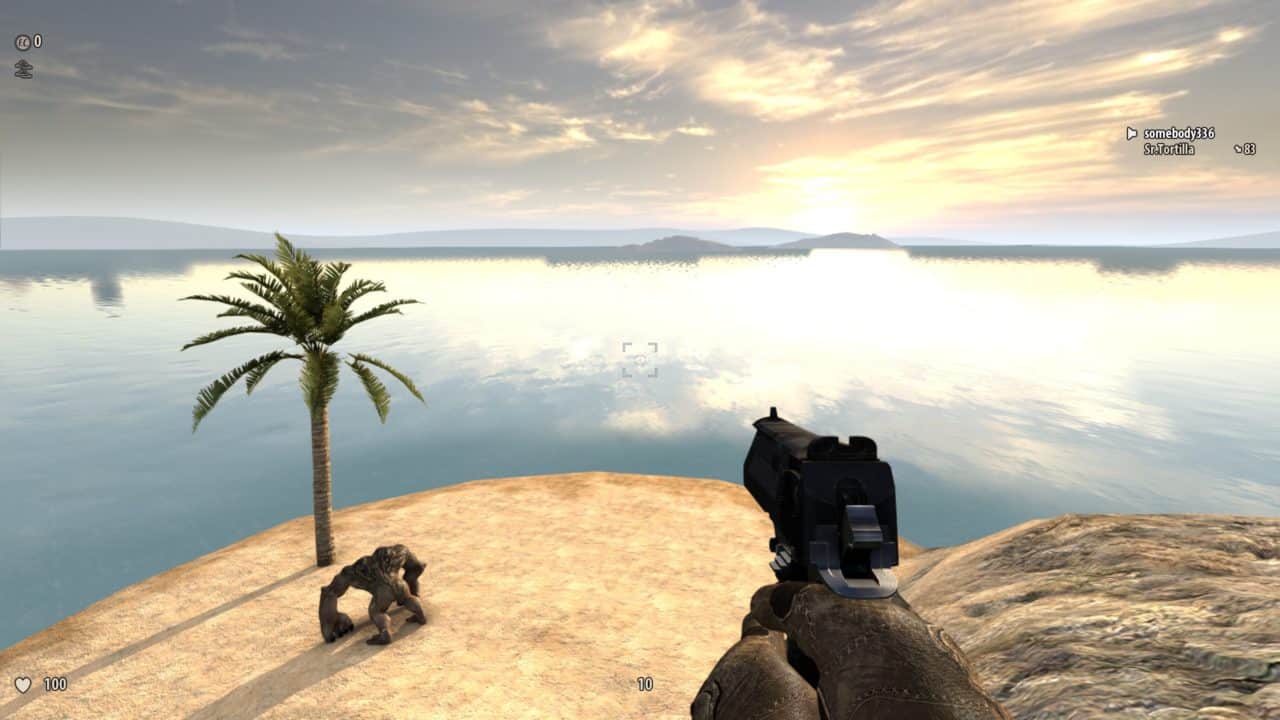Click the crosshair reticle at screen center
The image size is (1280, 720).
(x=640, y=359)
